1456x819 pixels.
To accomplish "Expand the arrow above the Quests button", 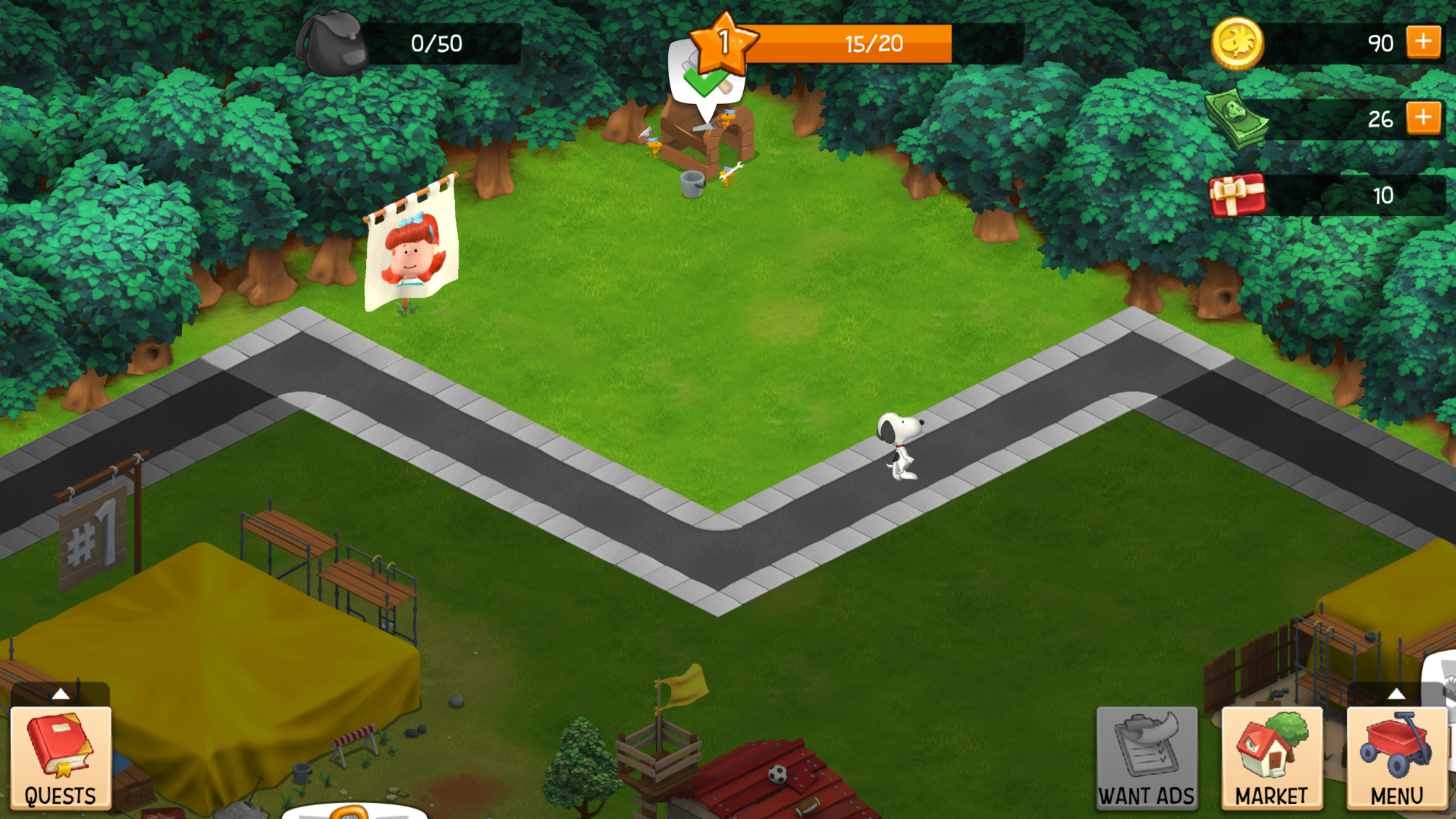I will point(61,694).
